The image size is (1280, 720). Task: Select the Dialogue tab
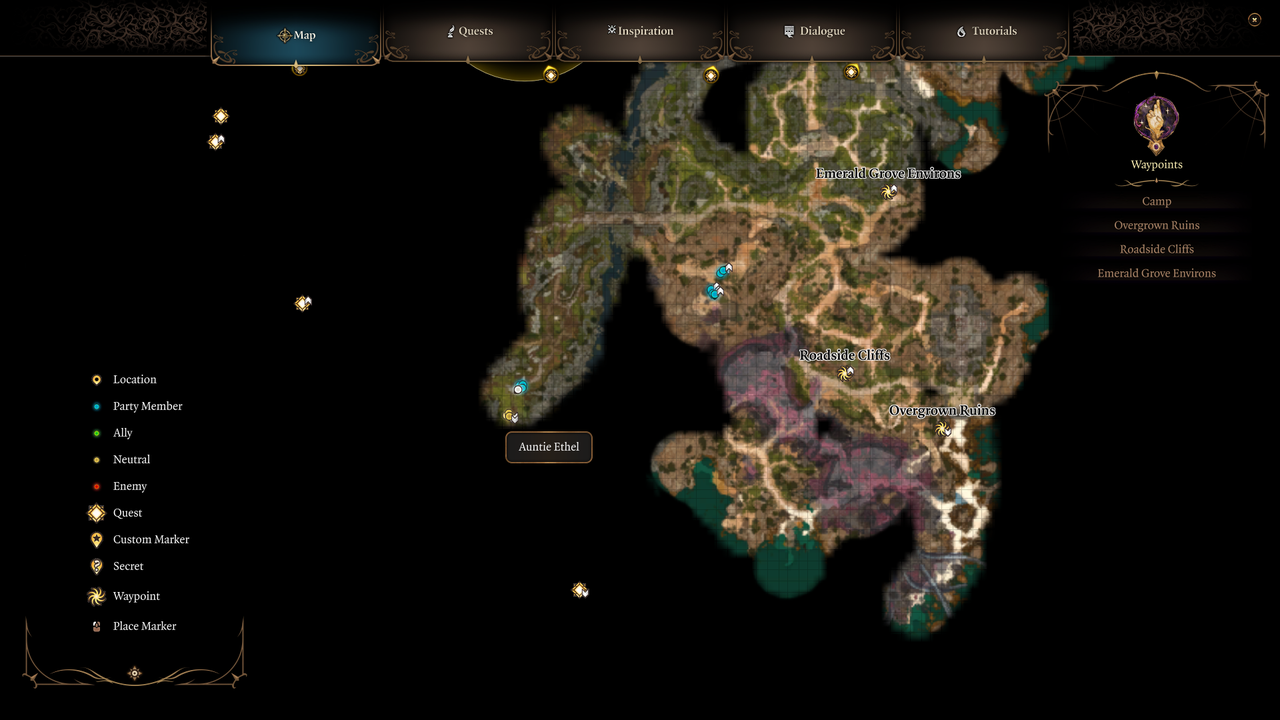tap(815, 31)
